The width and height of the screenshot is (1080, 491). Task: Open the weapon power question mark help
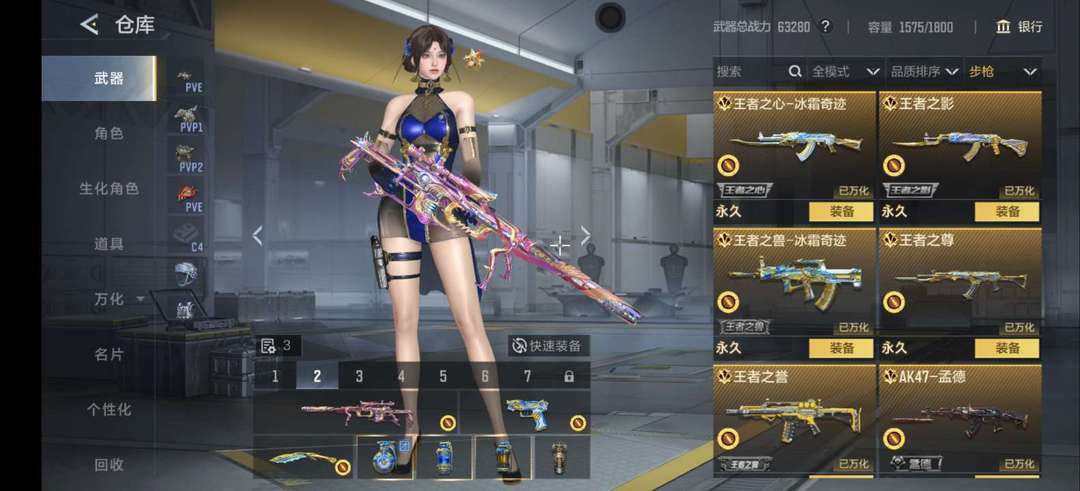(x=825, y=27)
